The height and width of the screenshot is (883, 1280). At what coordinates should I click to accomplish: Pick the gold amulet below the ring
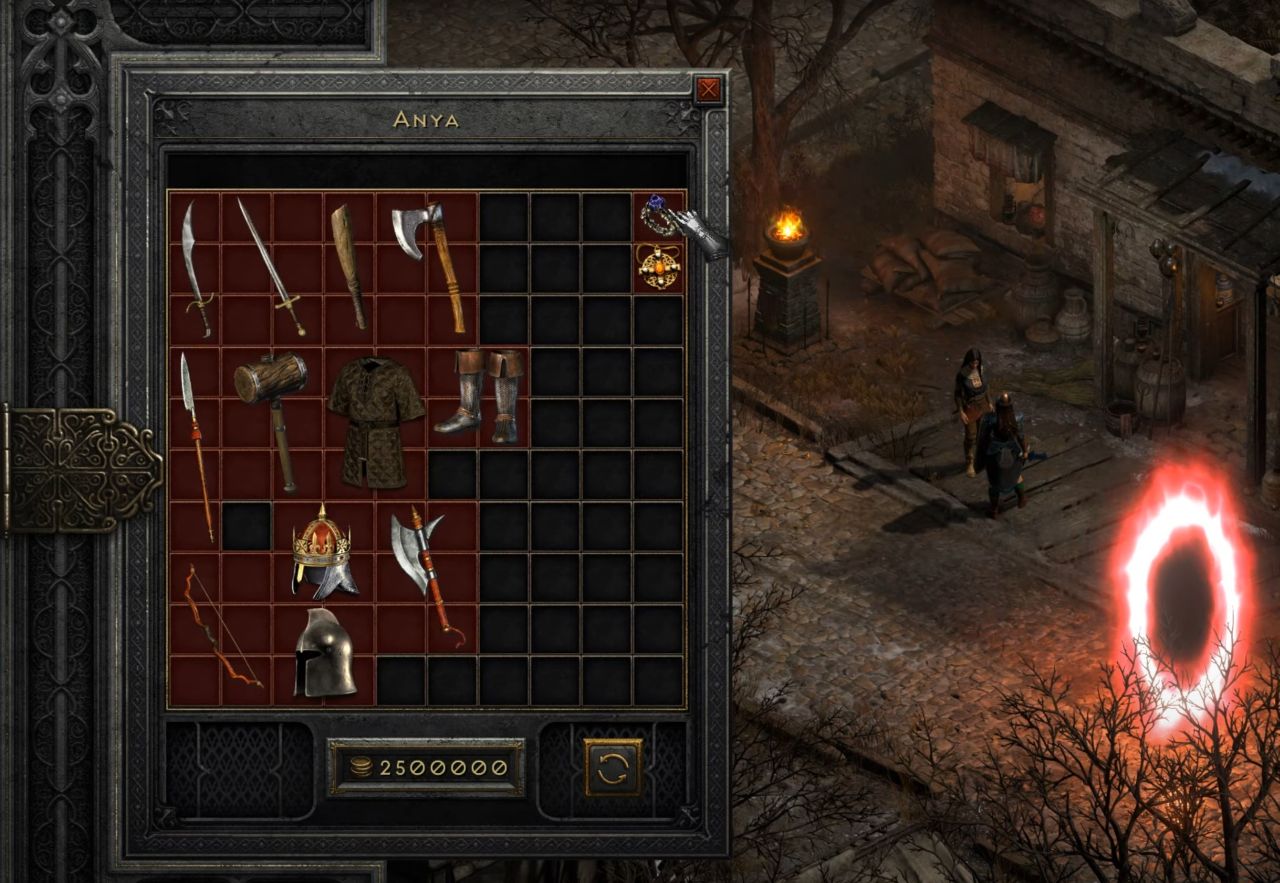click(x=656, y=266)
